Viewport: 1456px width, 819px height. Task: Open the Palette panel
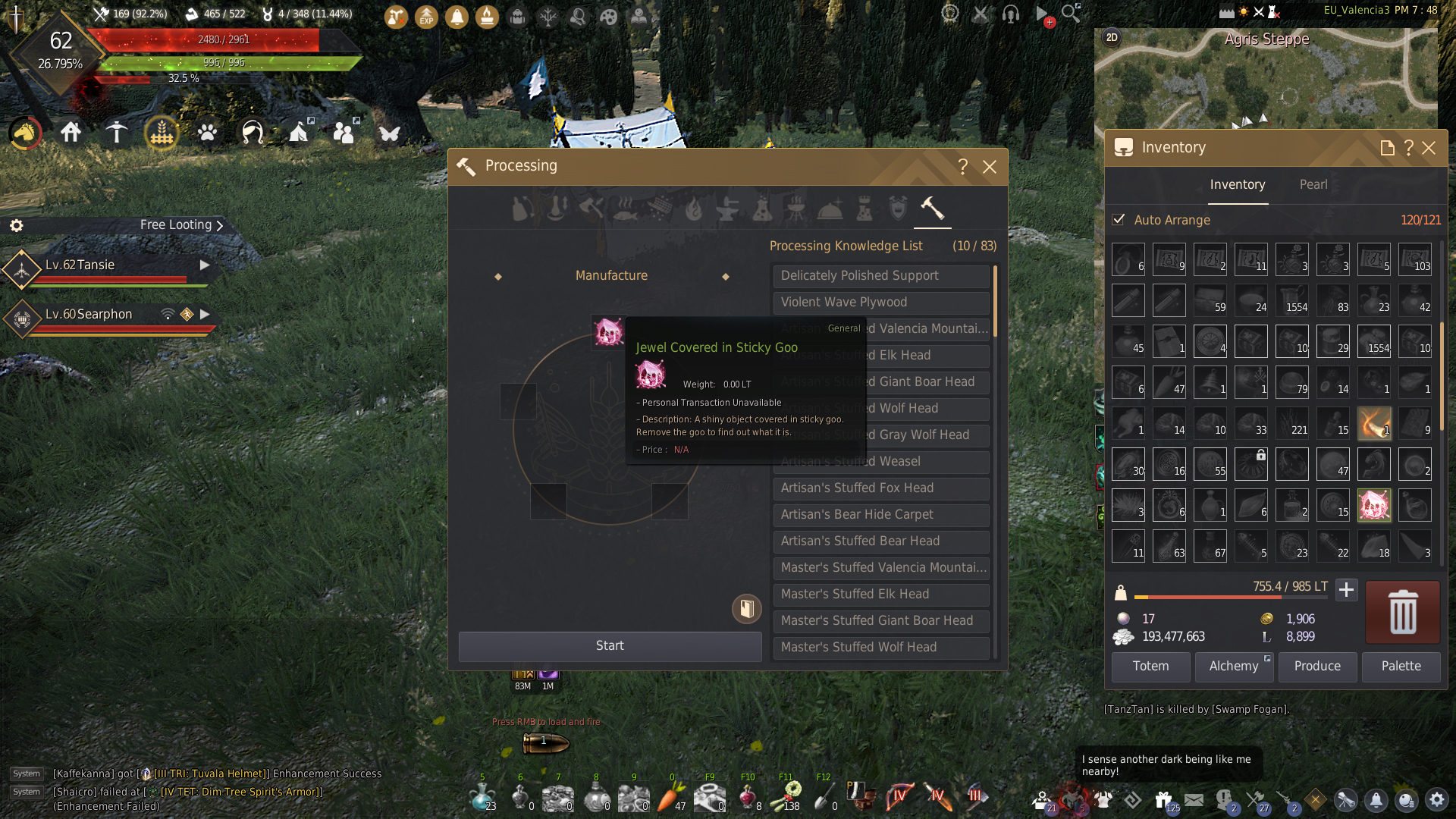pyautogui.click(x=1401, y=667)
